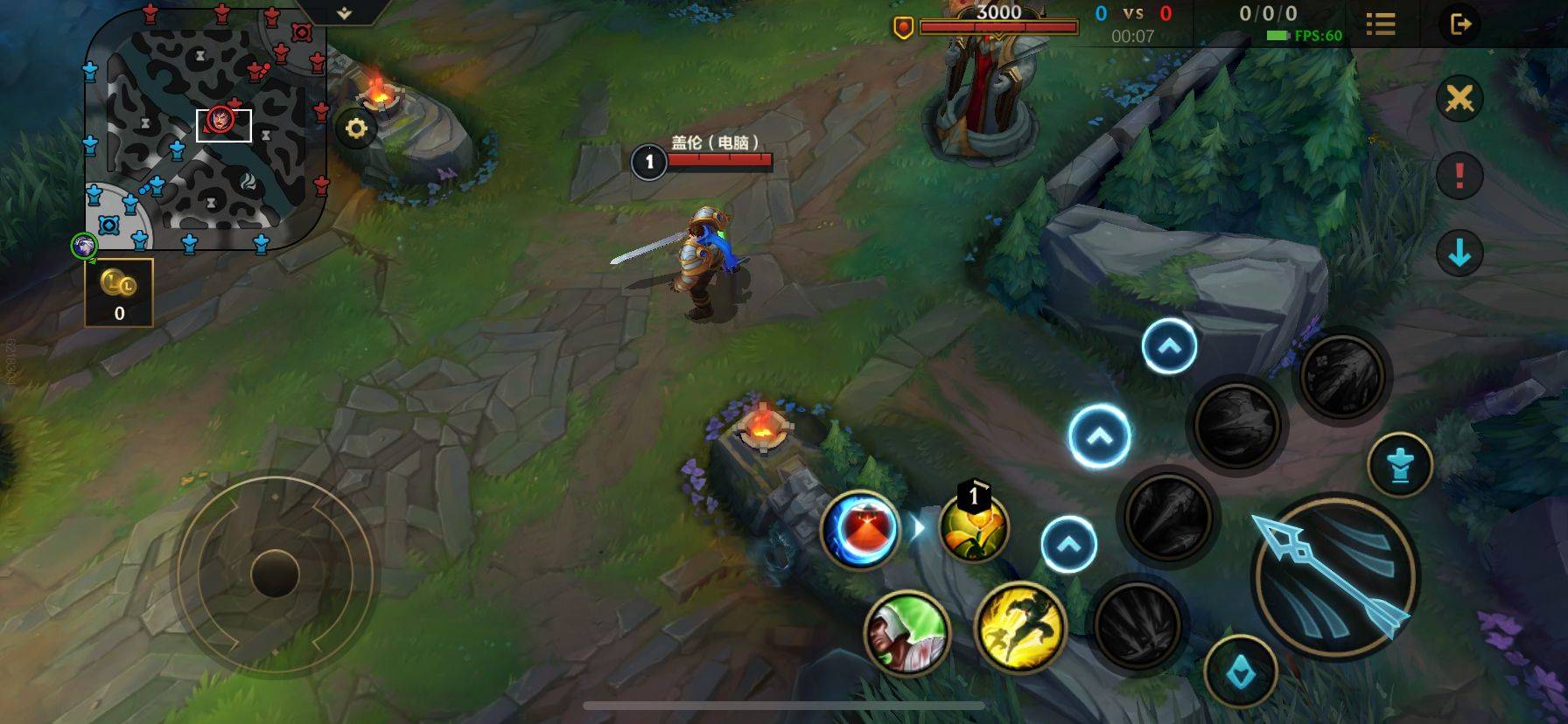Screen dimensions: 1568x724
Task: Send the blue down arrow ping
Action: (1459, 254)
